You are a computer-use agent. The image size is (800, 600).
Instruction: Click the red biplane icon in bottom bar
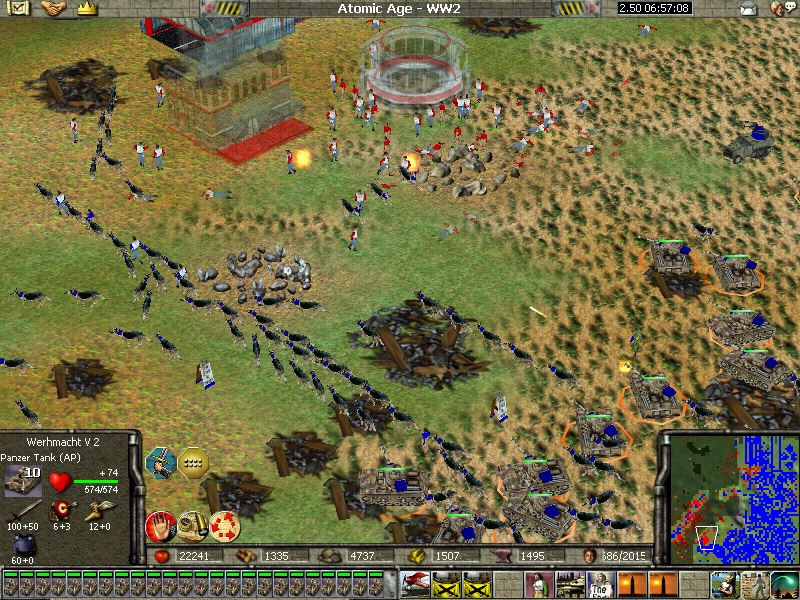click(x=415, y=583)
